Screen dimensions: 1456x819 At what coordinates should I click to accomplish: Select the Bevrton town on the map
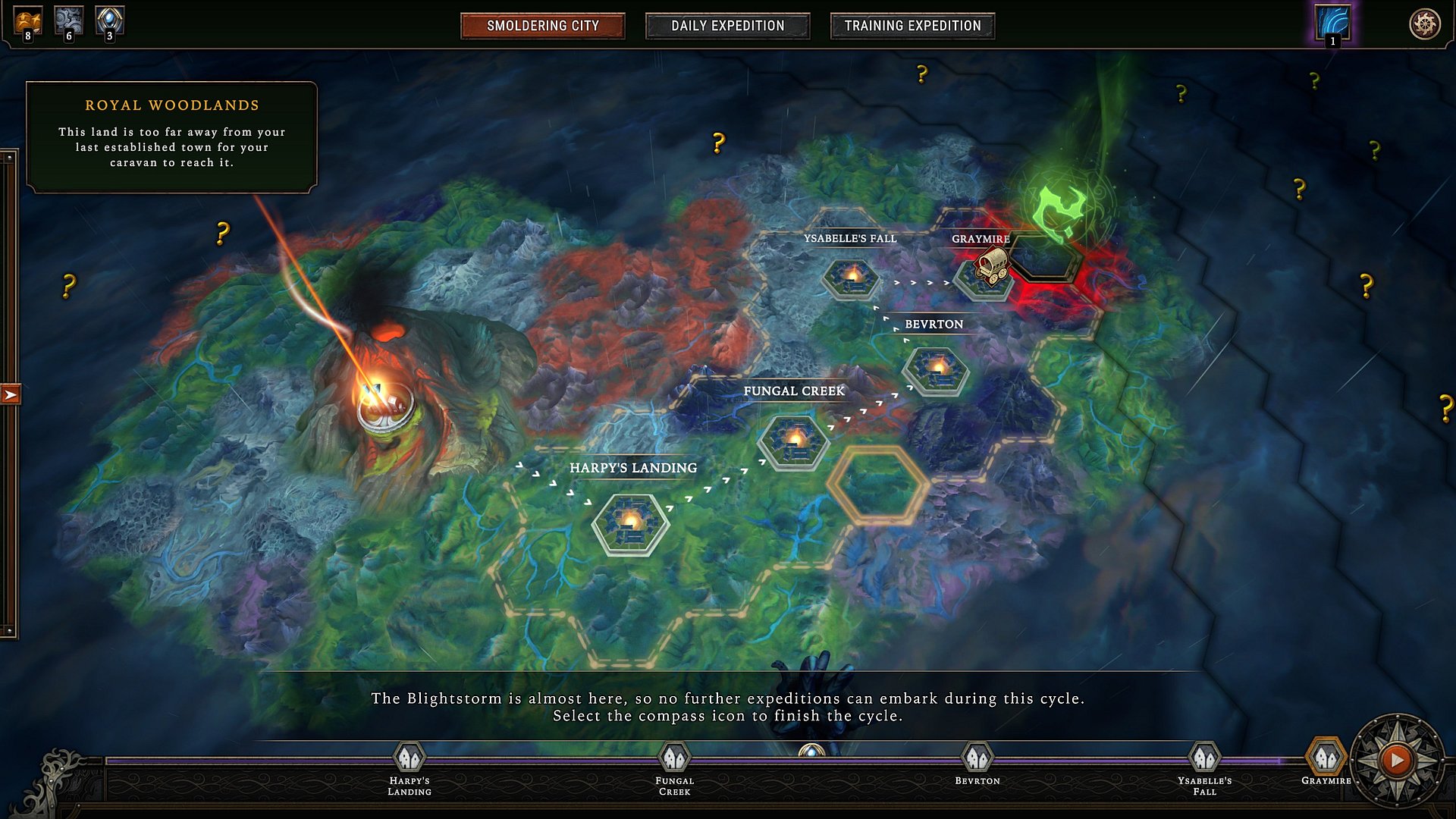pyautogui.click(x=936, y=371)
